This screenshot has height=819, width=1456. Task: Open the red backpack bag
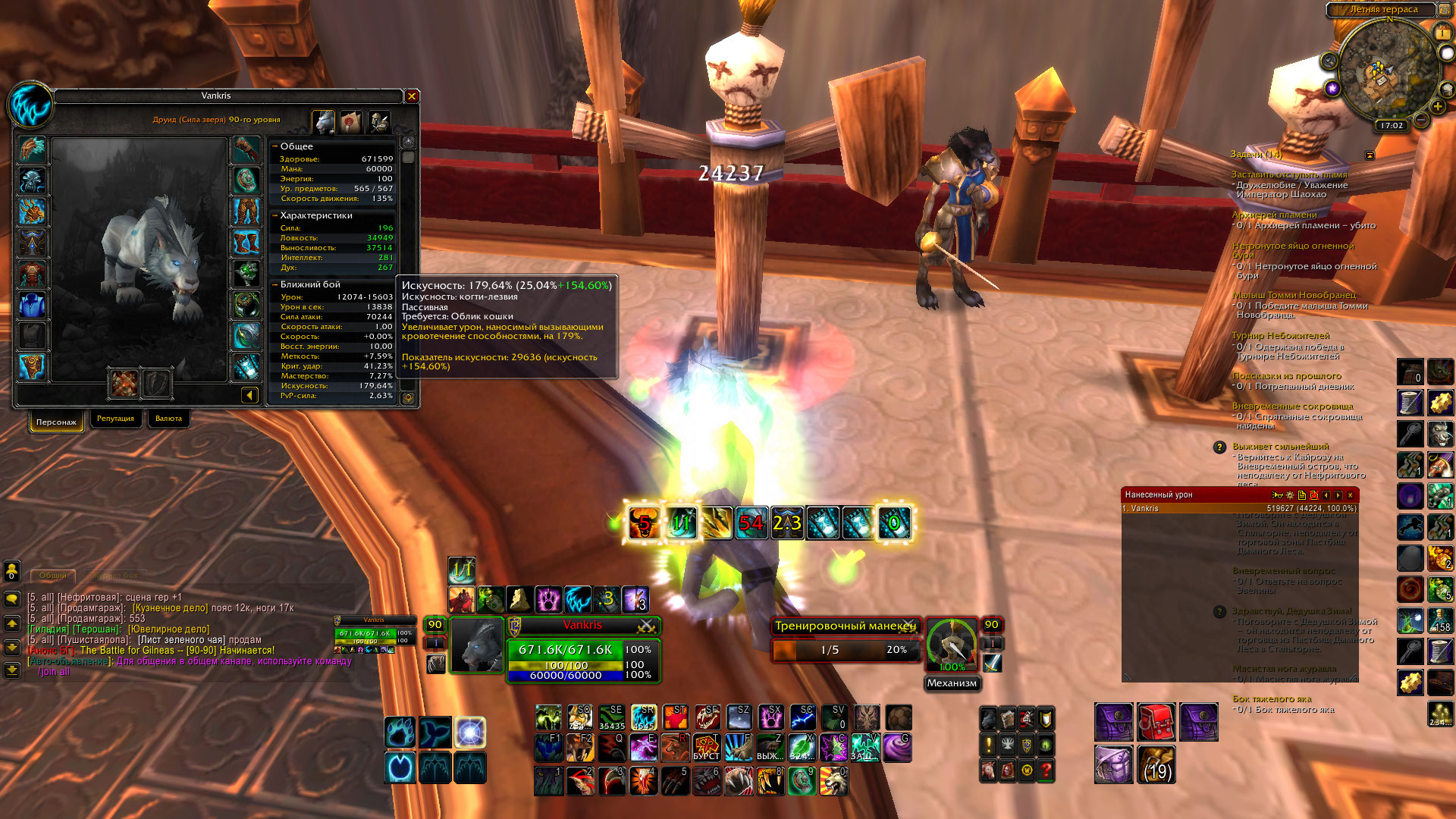1156,722
